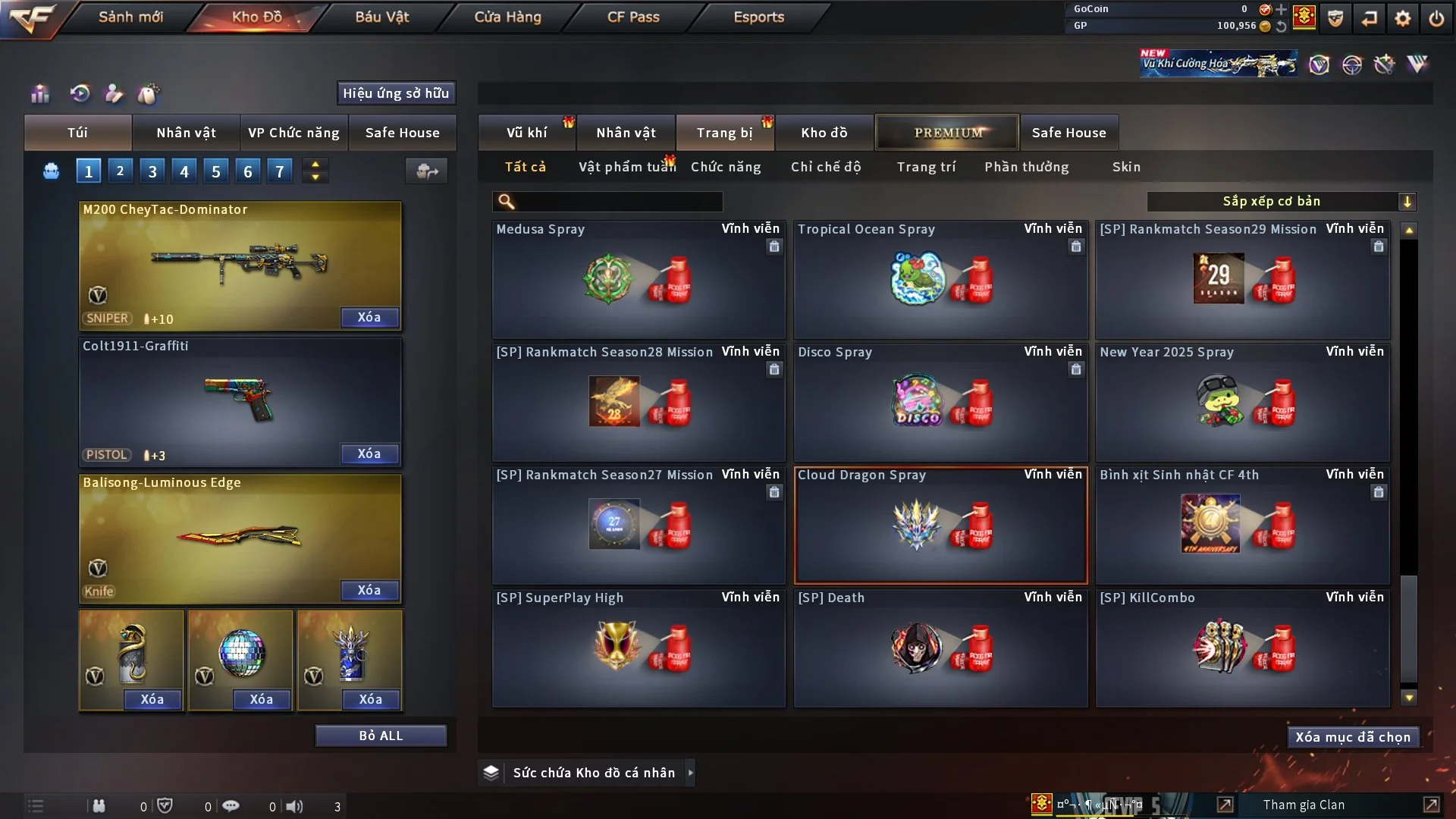Viewport: 1456px width, 819px height.
Task: Click the Bỏ ALL button
Action: 381,736
